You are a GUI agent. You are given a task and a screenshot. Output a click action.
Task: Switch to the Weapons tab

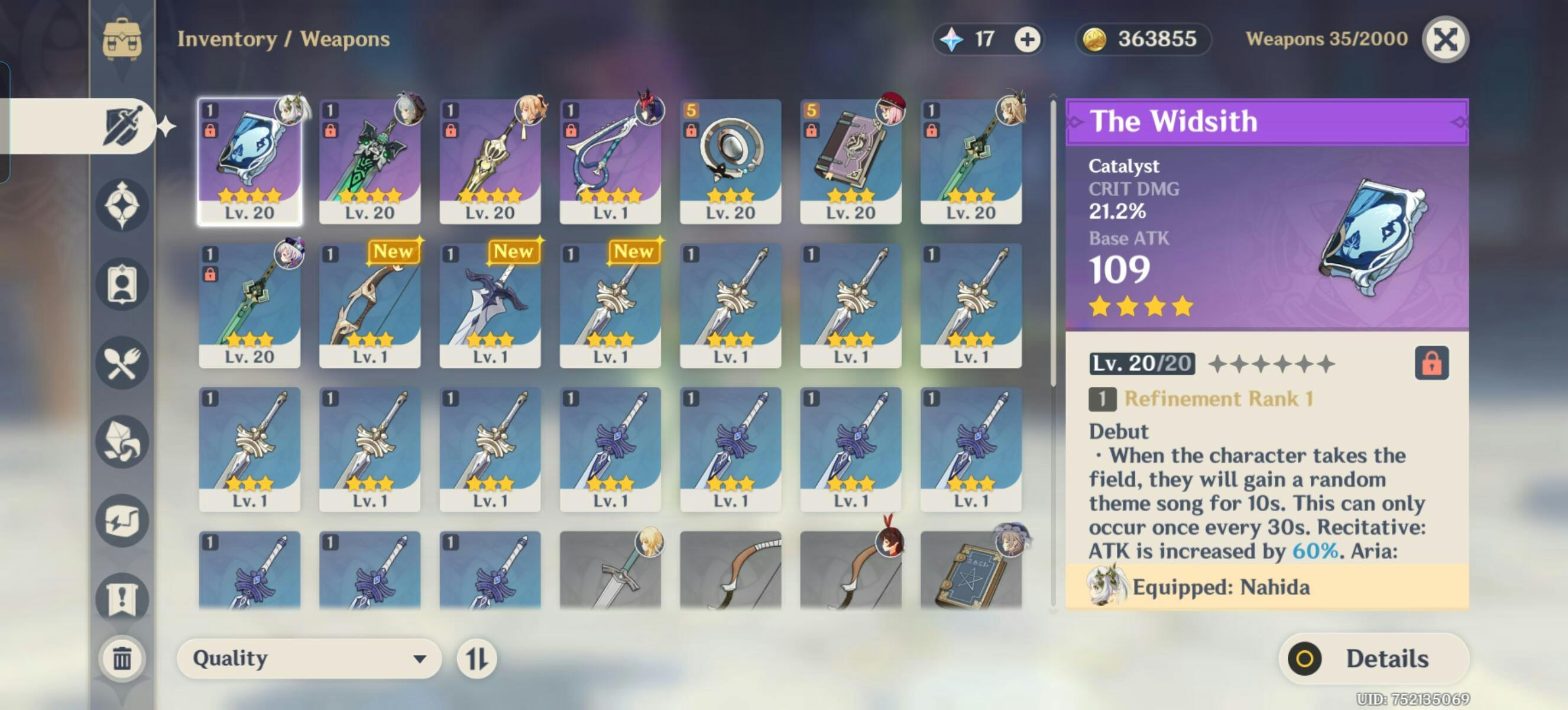[x=122, y=126]
